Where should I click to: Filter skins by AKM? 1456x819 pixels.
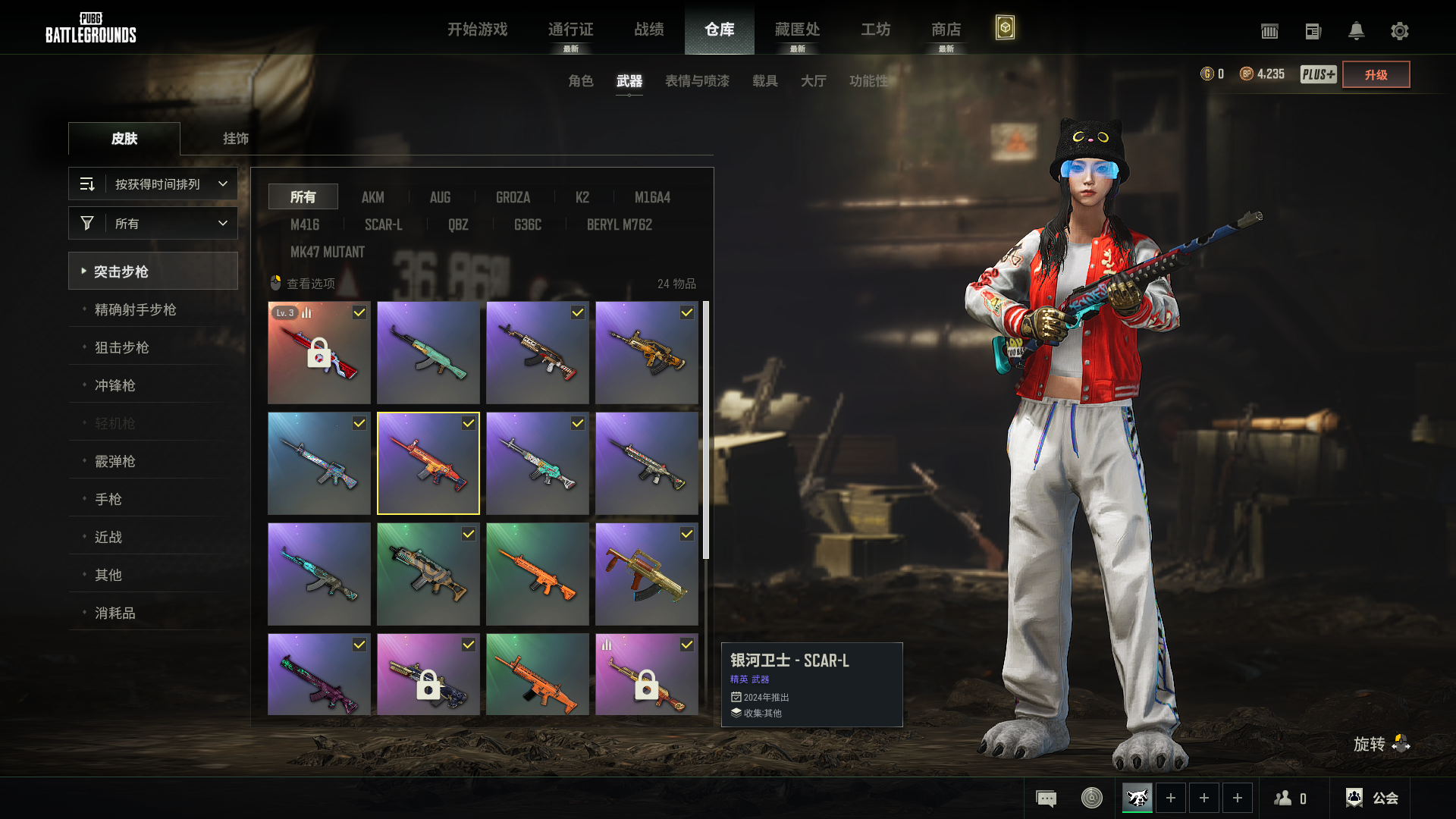pyautogui.click(x=372, y=197)
